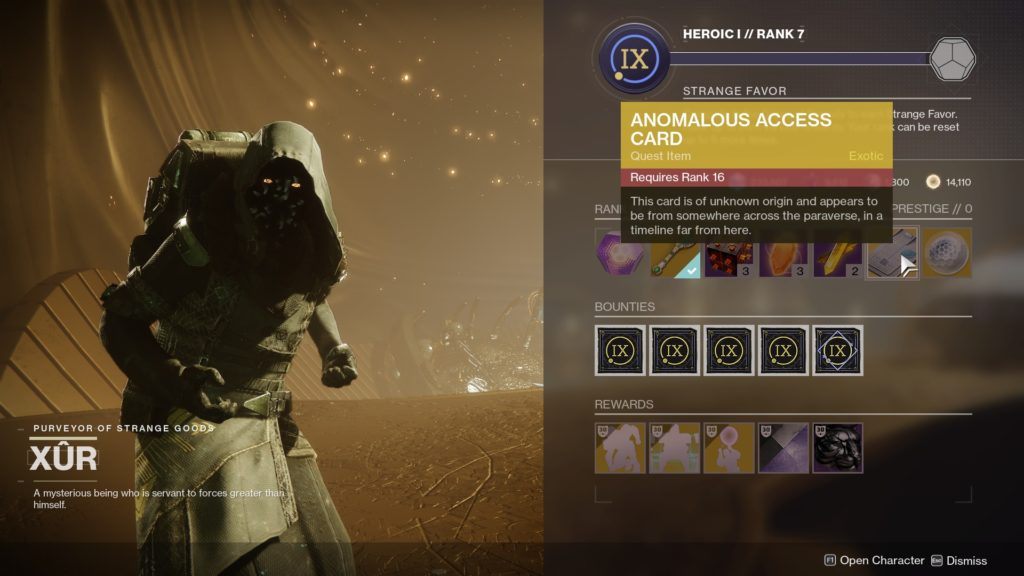Pick the red cube item showing 3
1024x576 pixels.
pyautogui.click(x=729, y=253)
